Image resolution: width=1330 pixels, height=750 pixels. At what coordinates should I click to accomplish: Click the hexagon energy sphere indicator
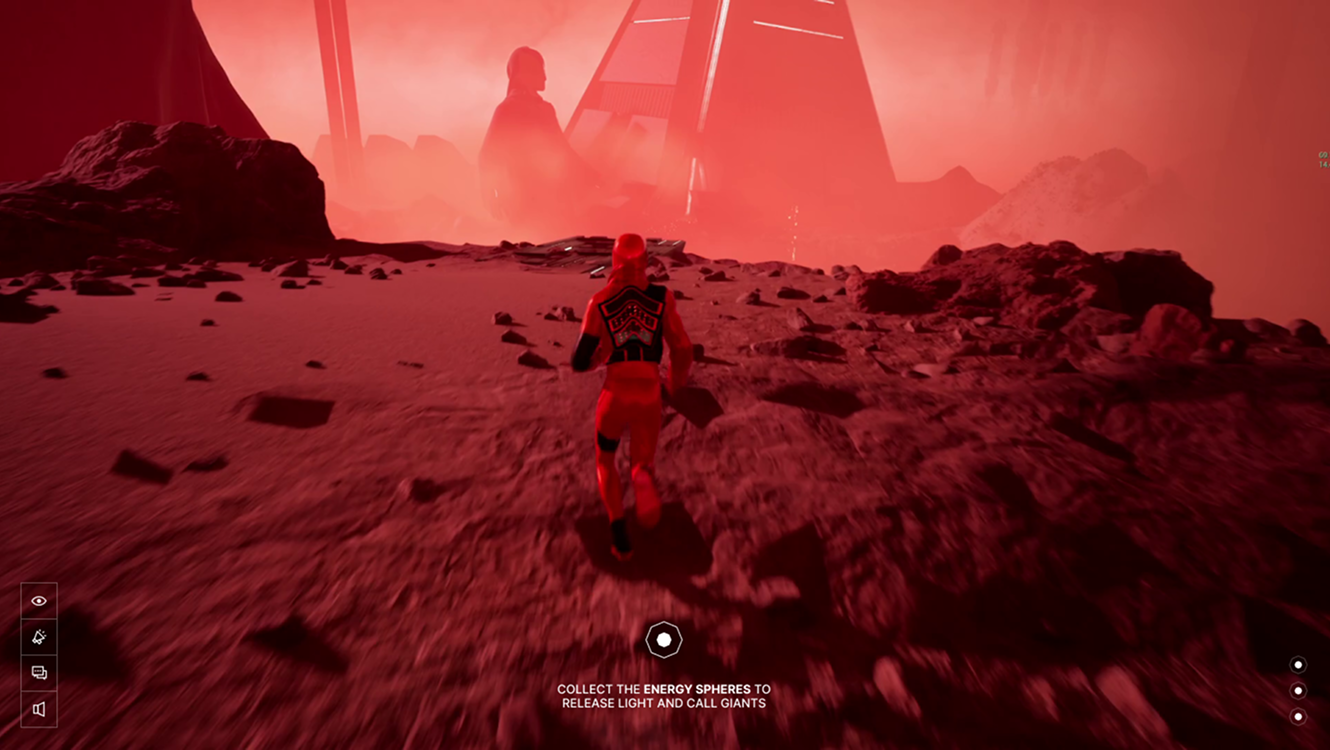[664, 639]
